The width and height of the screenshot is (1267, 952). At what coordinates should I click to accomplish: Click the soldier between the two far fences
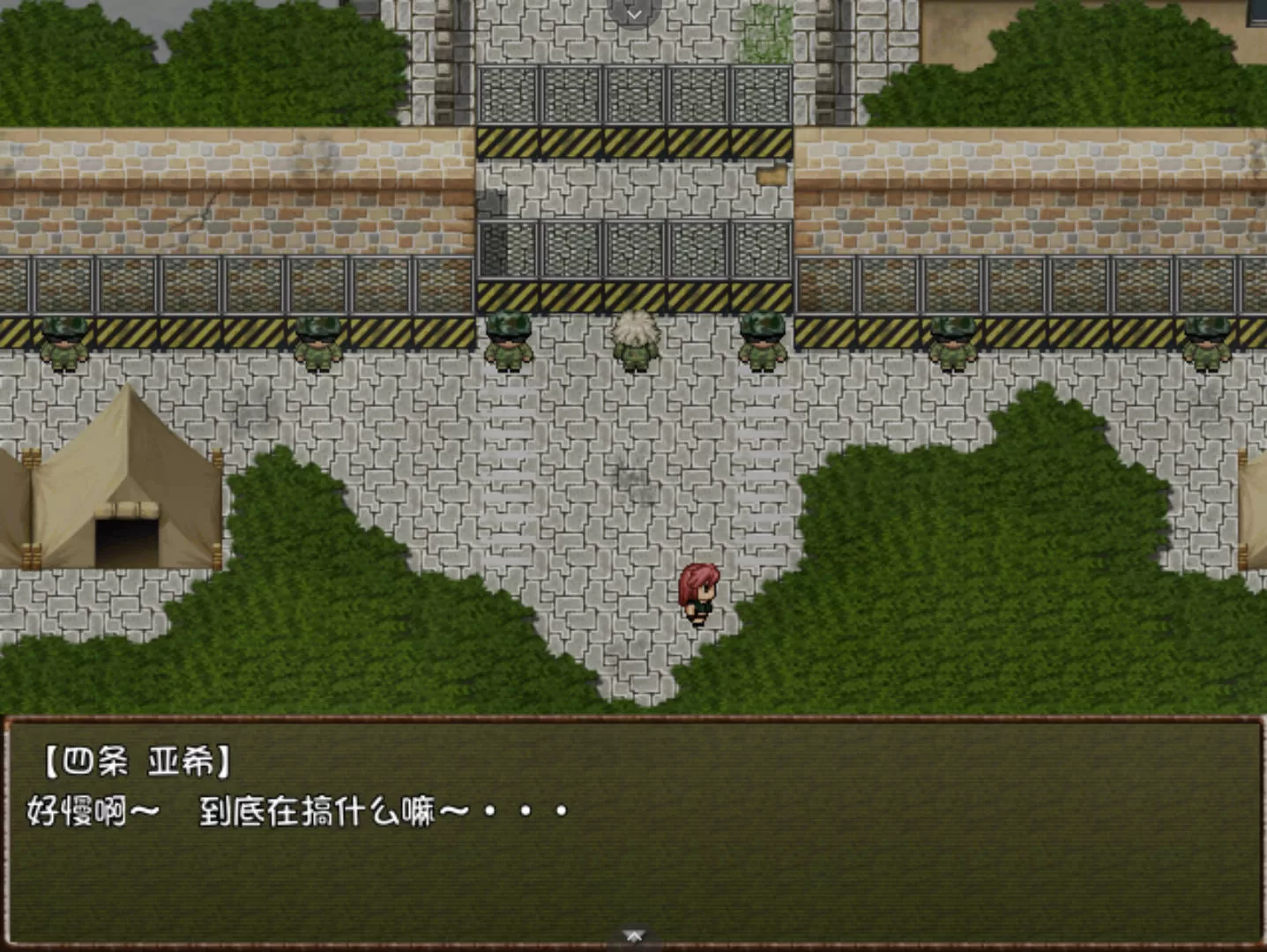click(952, 344)
